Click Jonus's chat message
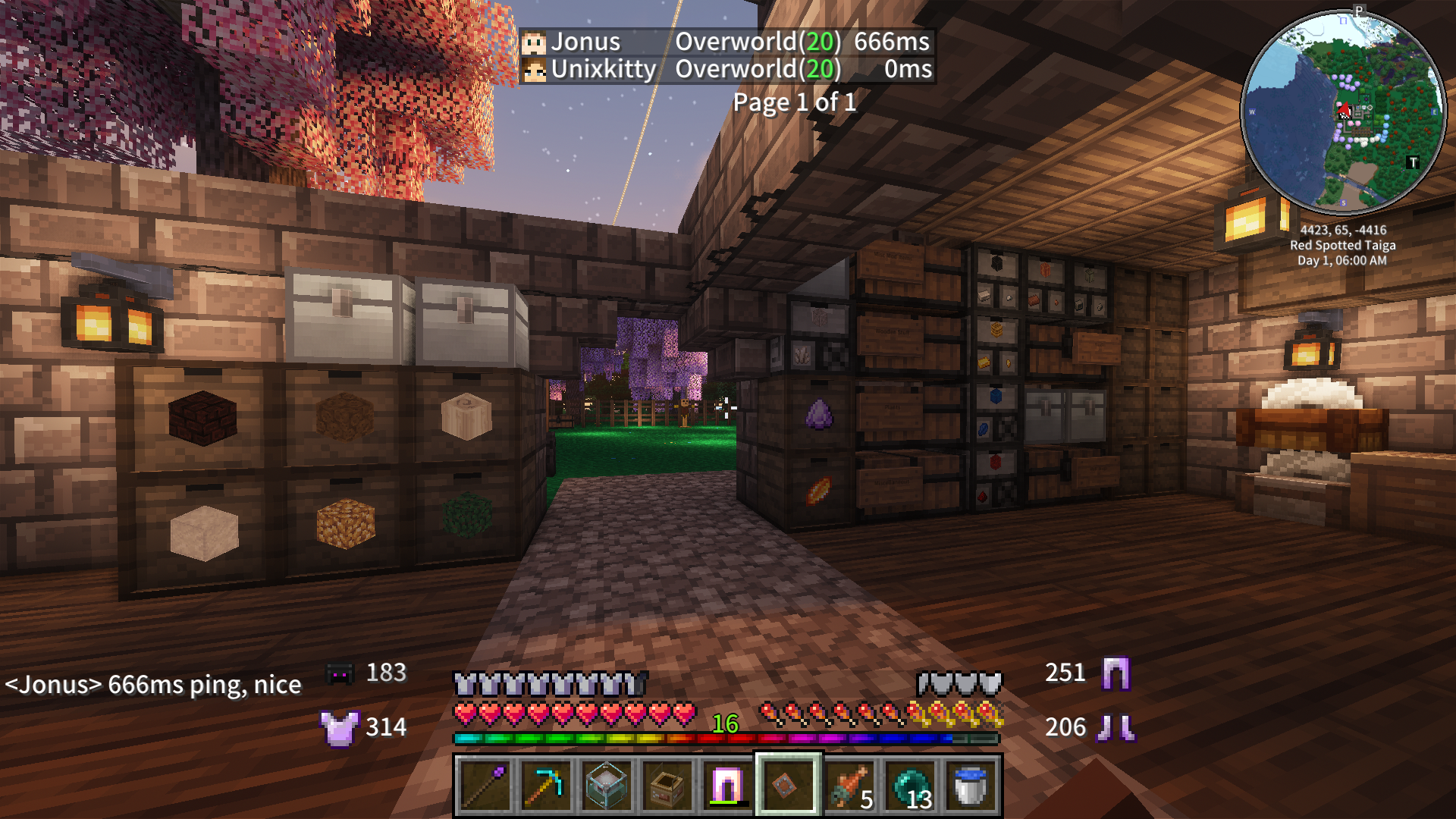 (x=153, y=685)
